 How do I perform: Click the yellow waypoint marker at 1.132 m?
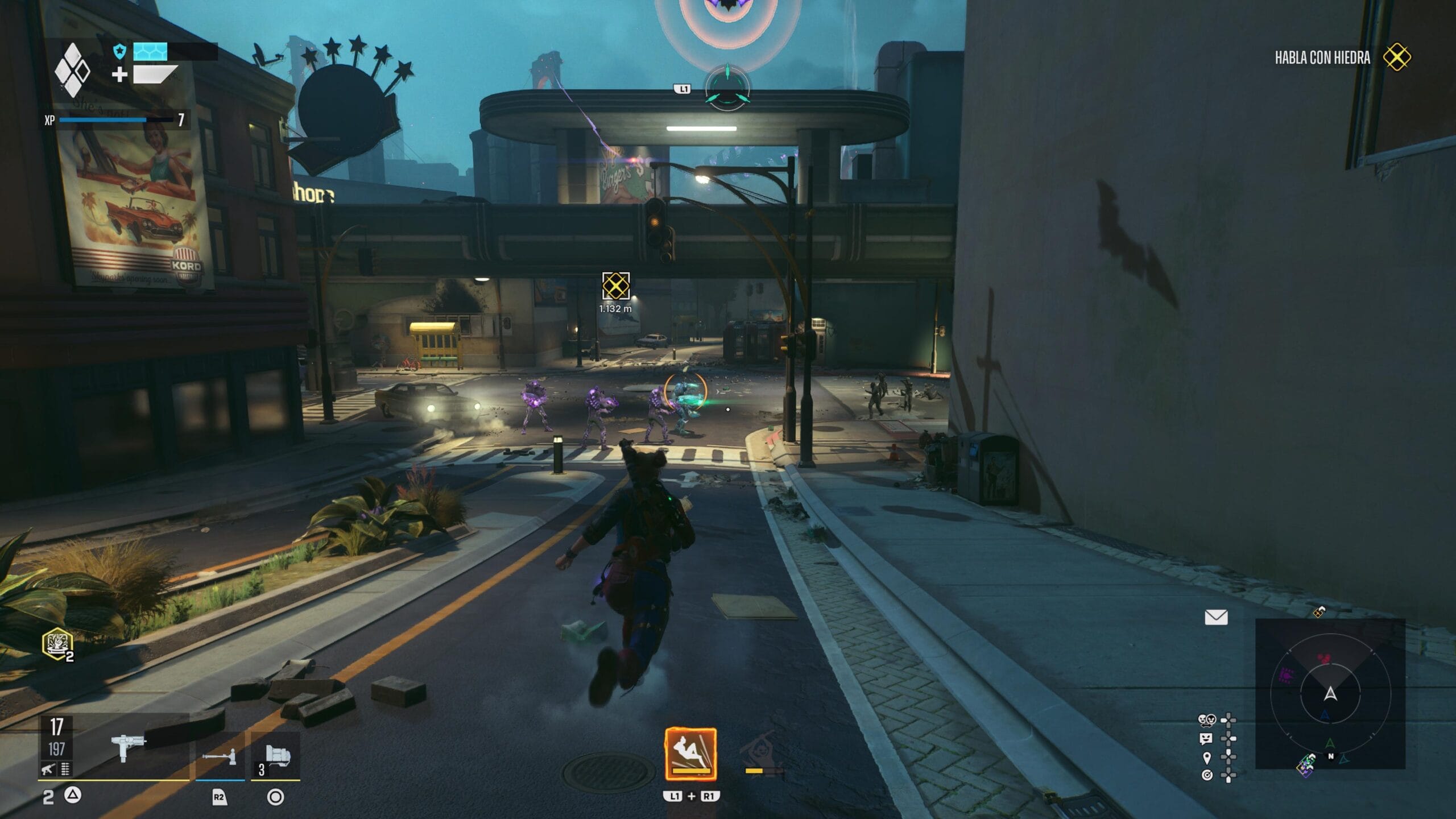click(615, 286)
